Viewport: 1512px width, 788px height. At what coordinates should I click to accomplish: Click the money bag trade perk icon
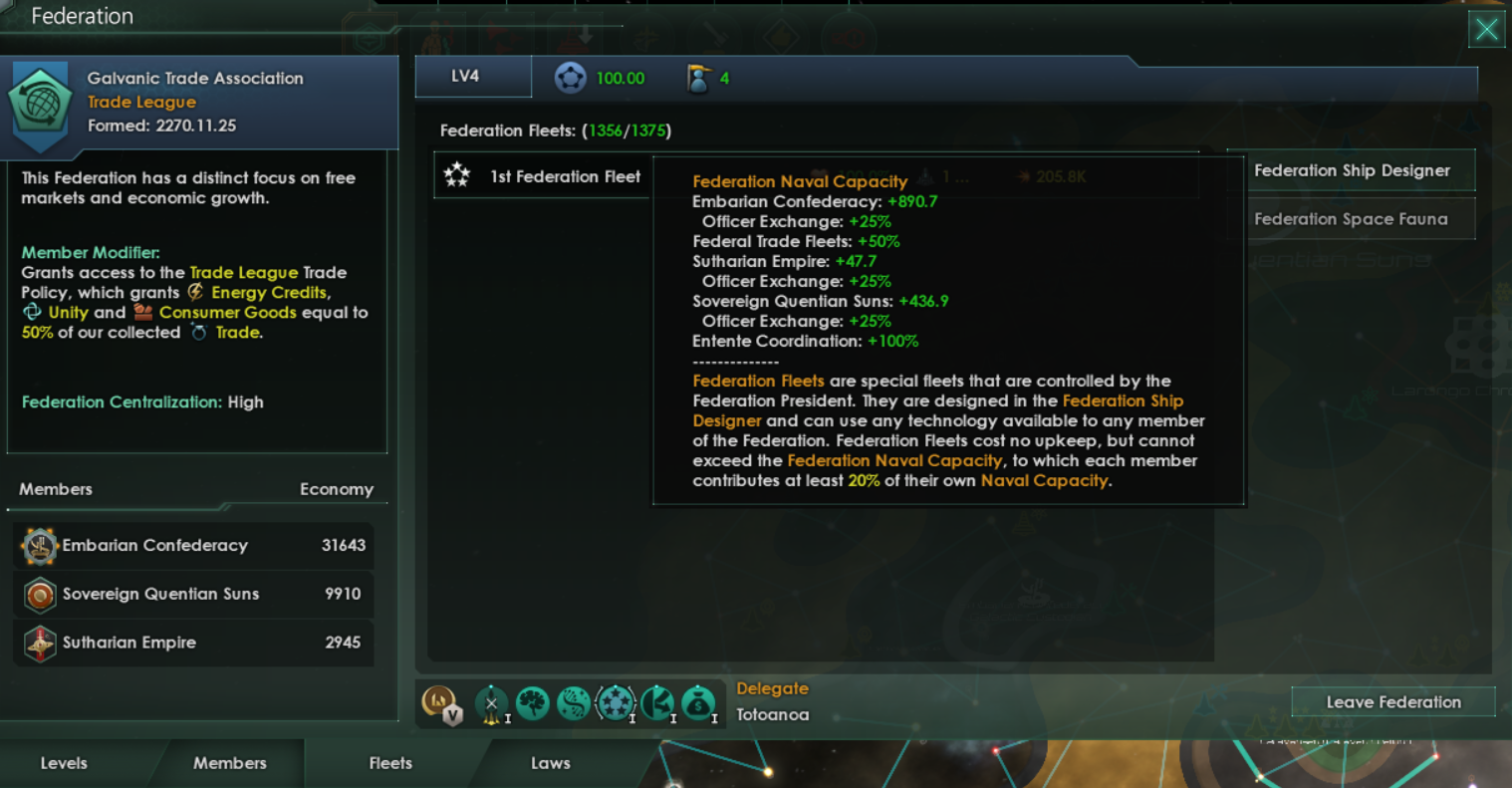(698, 703)
